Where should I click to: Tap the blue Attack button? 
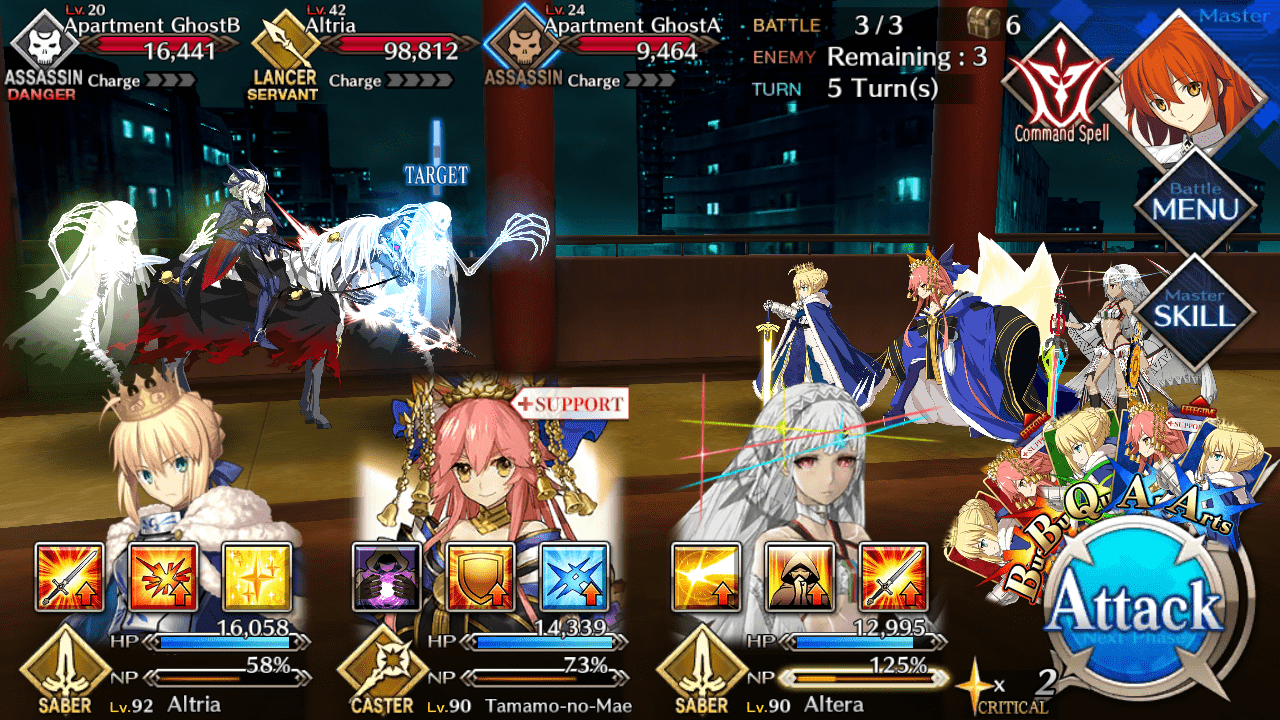(1138, 612)
